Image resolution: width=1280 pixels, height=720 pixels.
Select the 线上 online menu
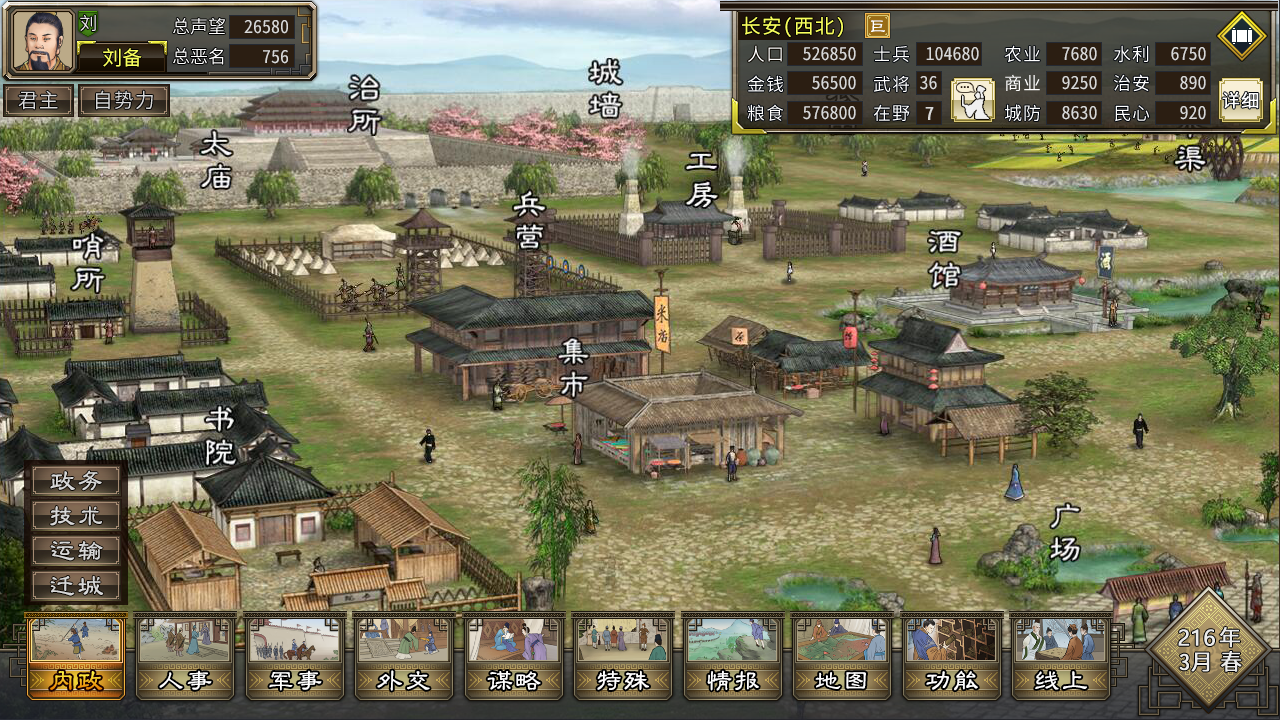point(1060,655)
